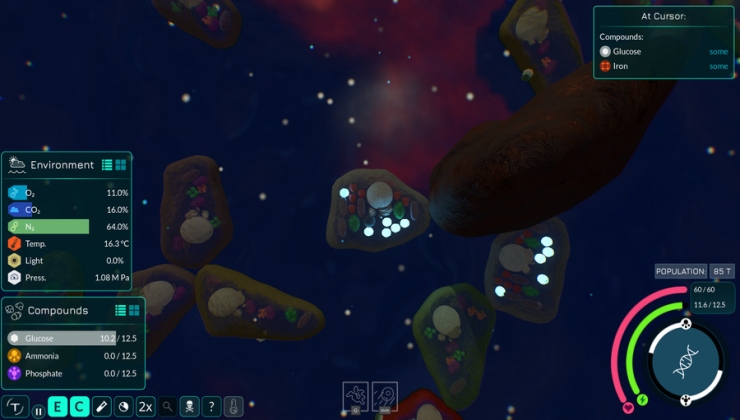Open the Thriveopedia menu button
This screenshot has height=420, width=740.
(16, 407)
